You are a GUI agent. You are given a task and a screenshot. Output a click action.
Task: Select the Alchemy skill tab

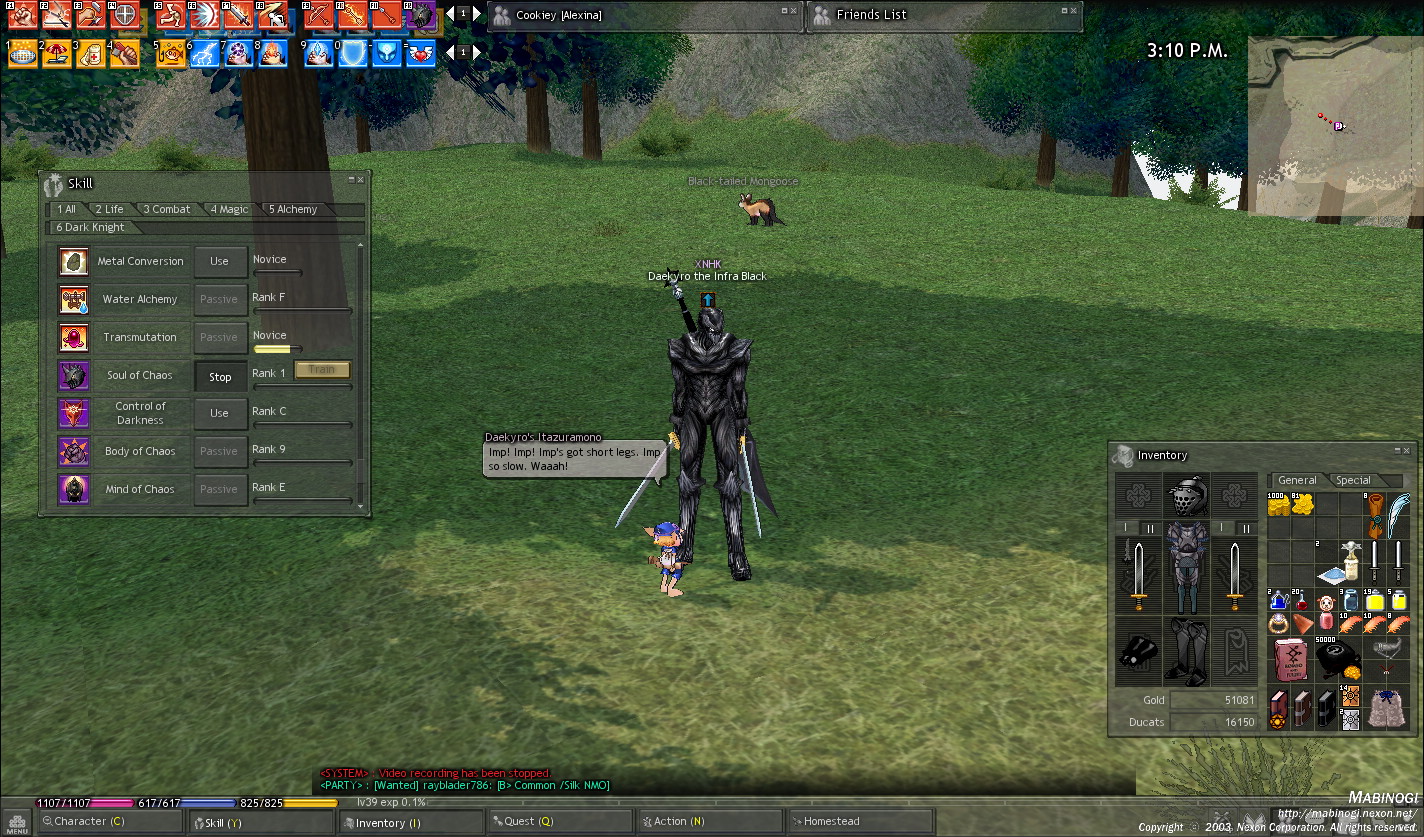click(x=293, y=209)
